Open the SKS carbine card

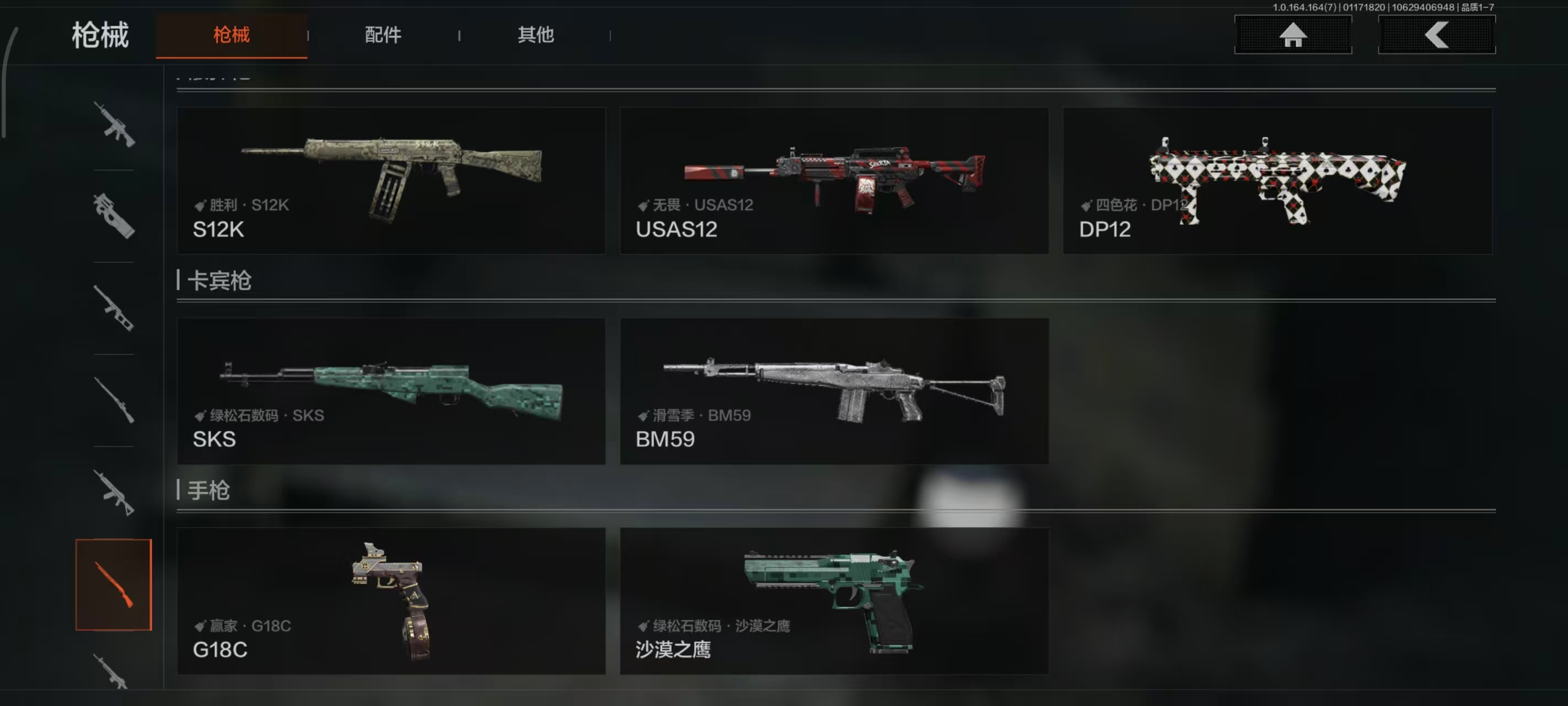pos(391,391)
